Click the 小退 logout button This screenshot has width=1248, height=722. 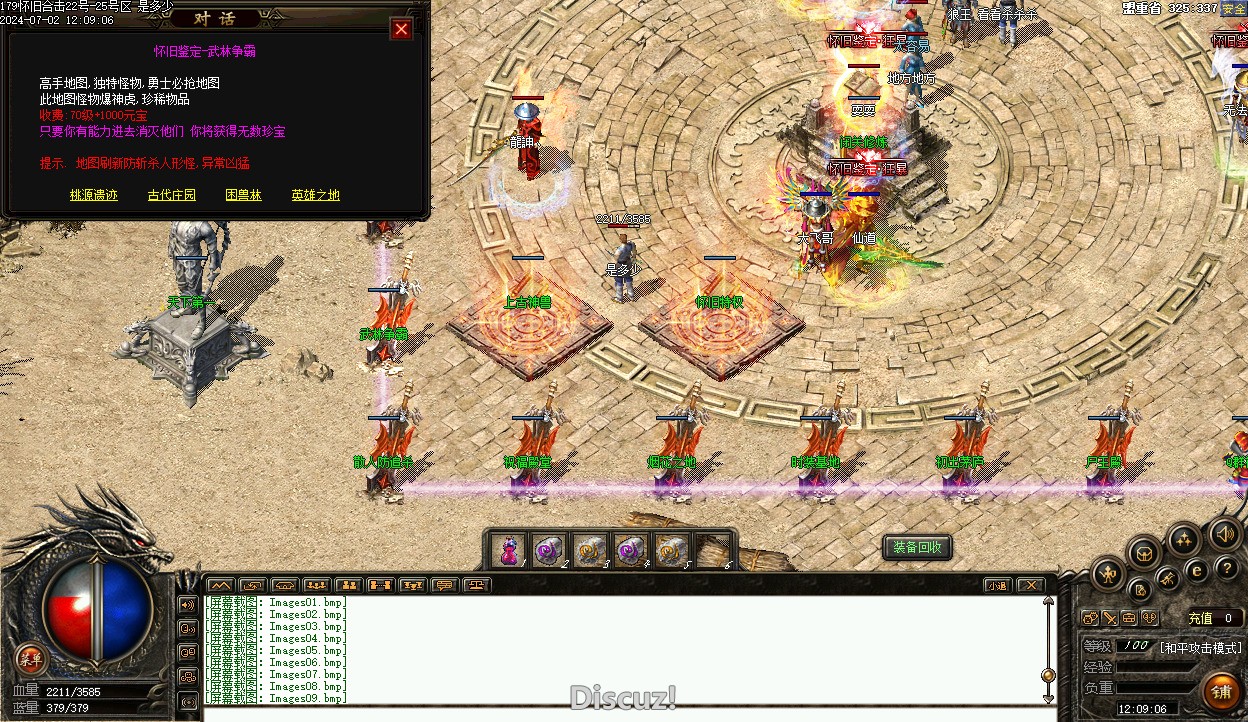tap(996, 585)
